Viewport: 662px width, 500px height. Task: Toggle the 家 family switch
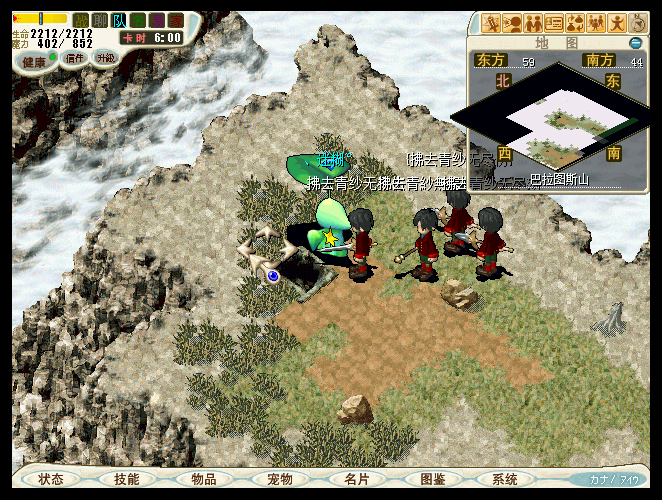coord(176,20)
